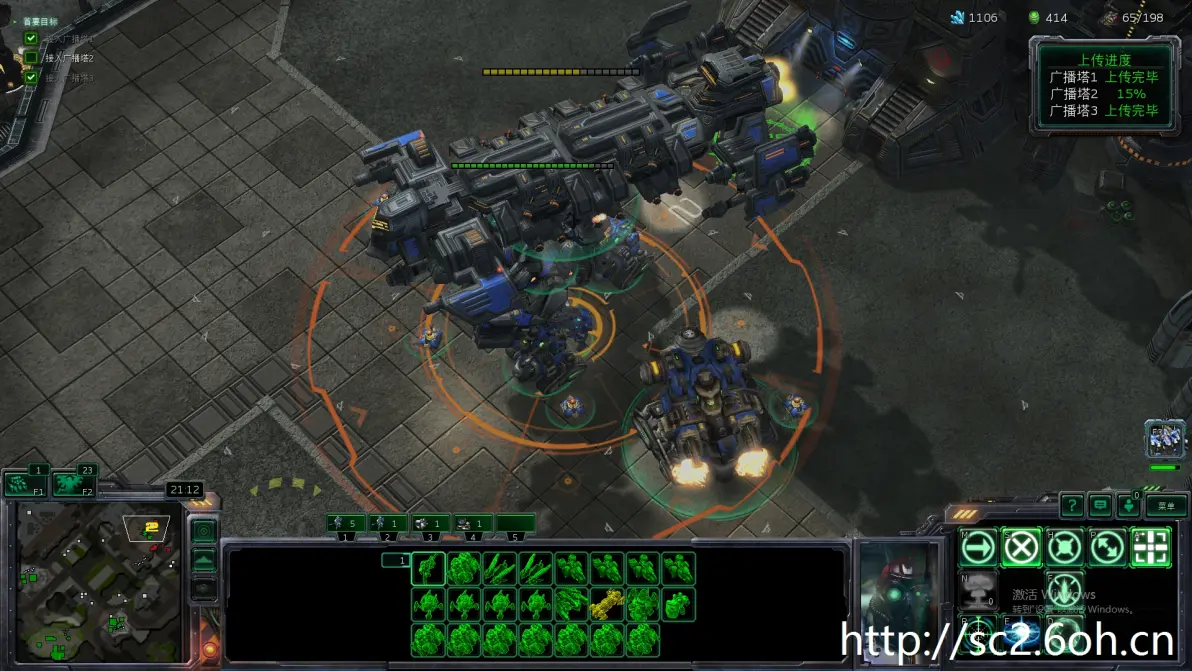The image size is (1192, 671).
Task: Open the 菜单 menu button
Action: [1166, 505]
